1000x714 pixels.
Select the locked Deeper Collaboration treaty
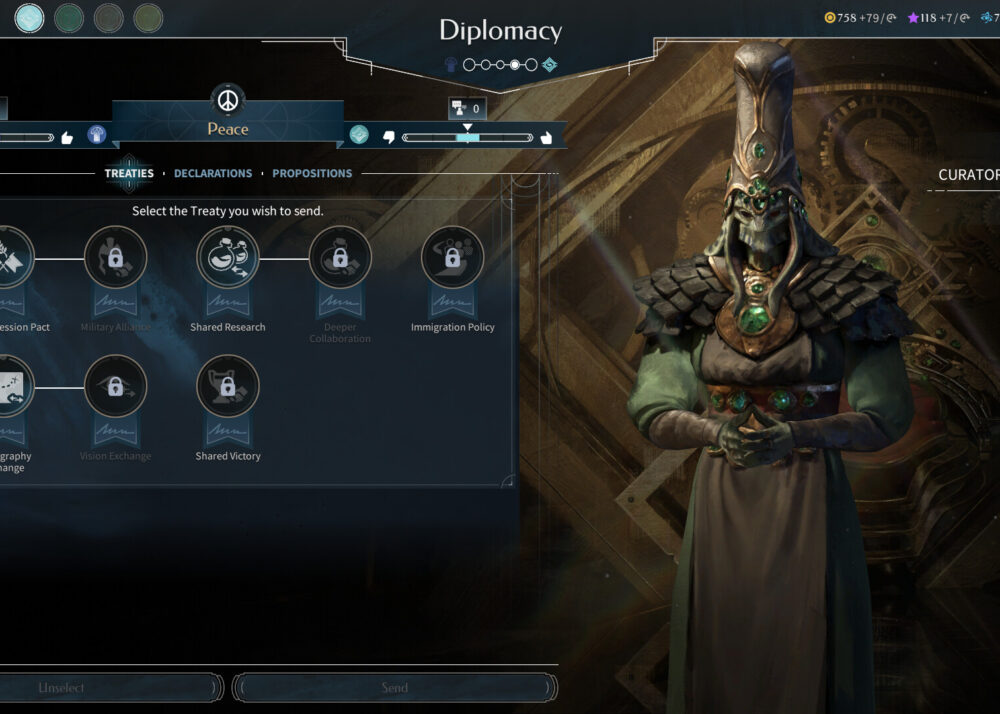(x=340, y=258)
